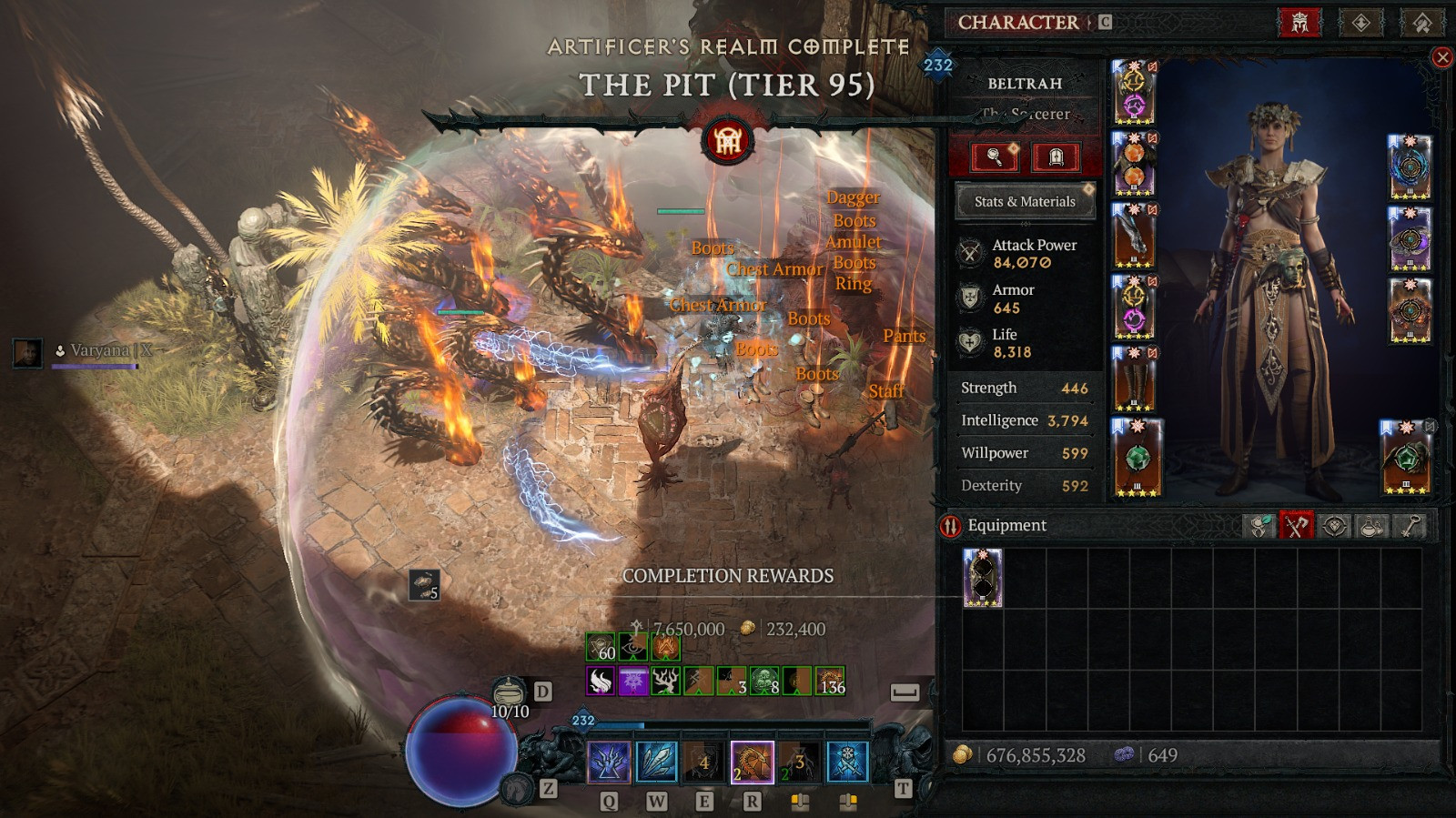Click the magnifying glass inspect button

point(995,157)
